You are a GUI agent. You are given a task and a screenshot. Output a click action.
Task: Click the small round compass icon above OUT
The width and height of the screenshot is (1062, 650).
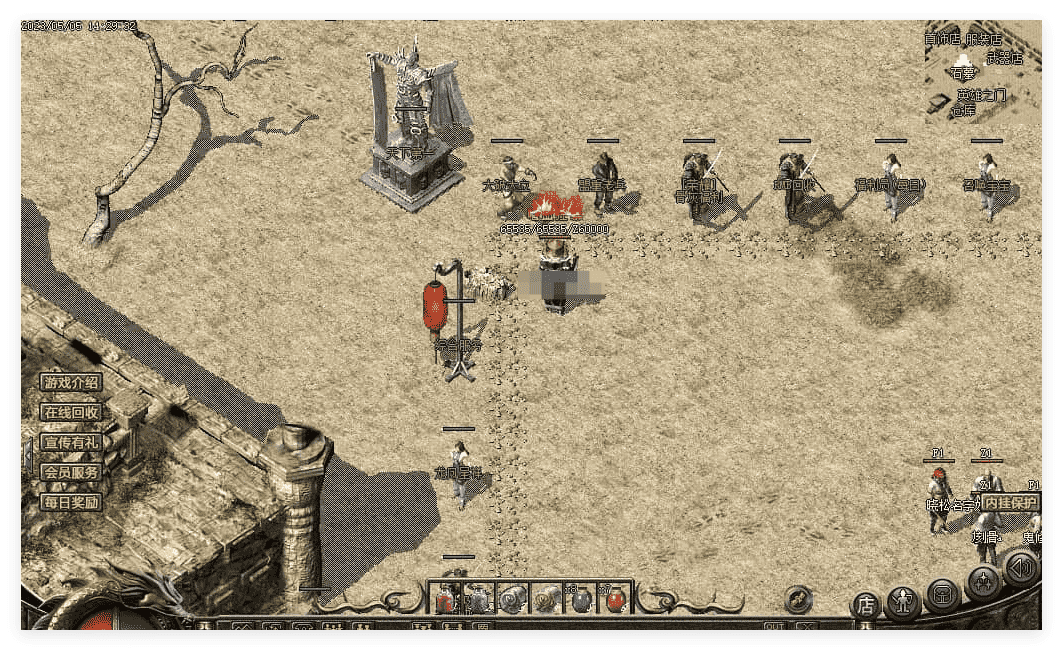coord(798,598)
